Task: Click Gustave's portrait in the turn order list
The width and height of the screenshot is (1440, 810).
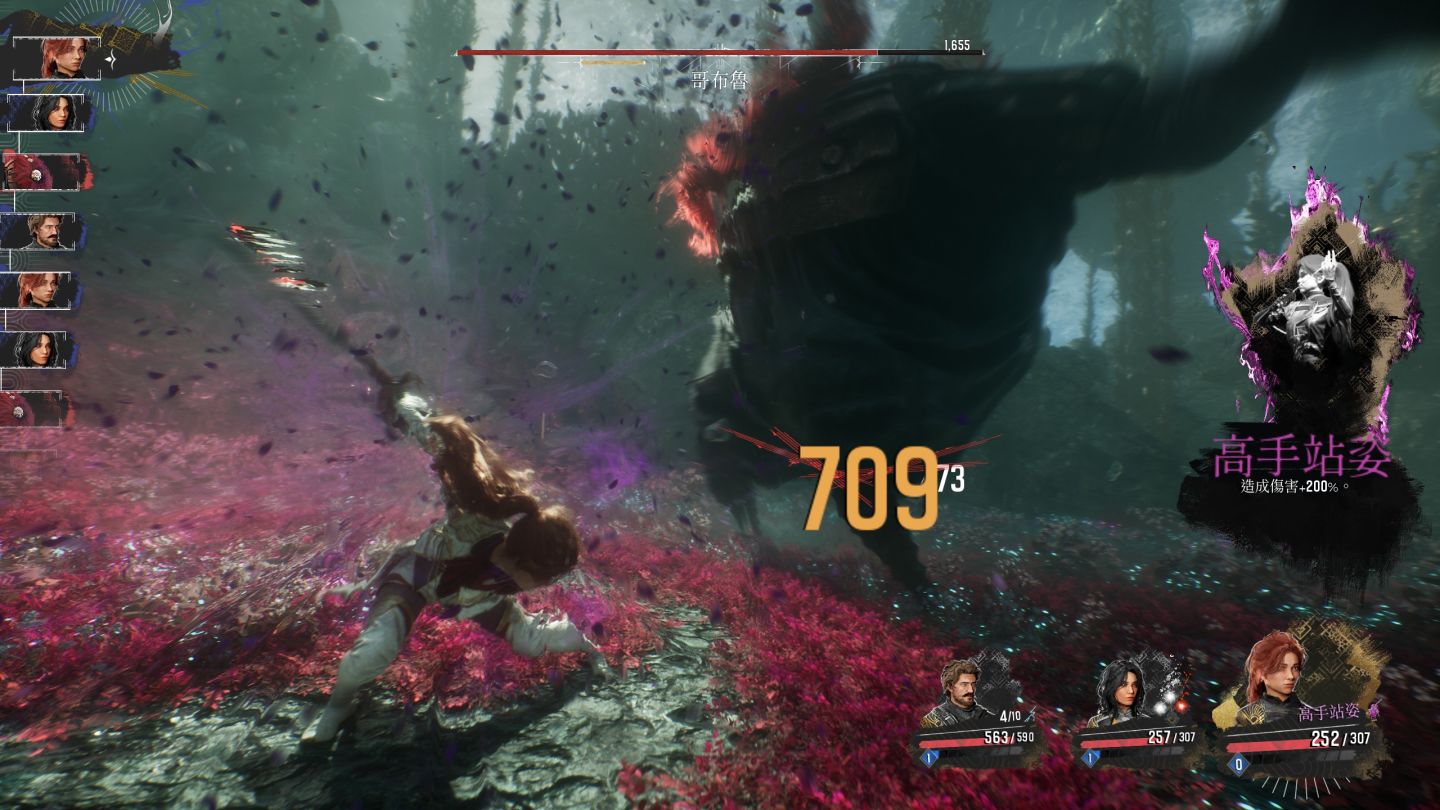Action: click(48, 232)
